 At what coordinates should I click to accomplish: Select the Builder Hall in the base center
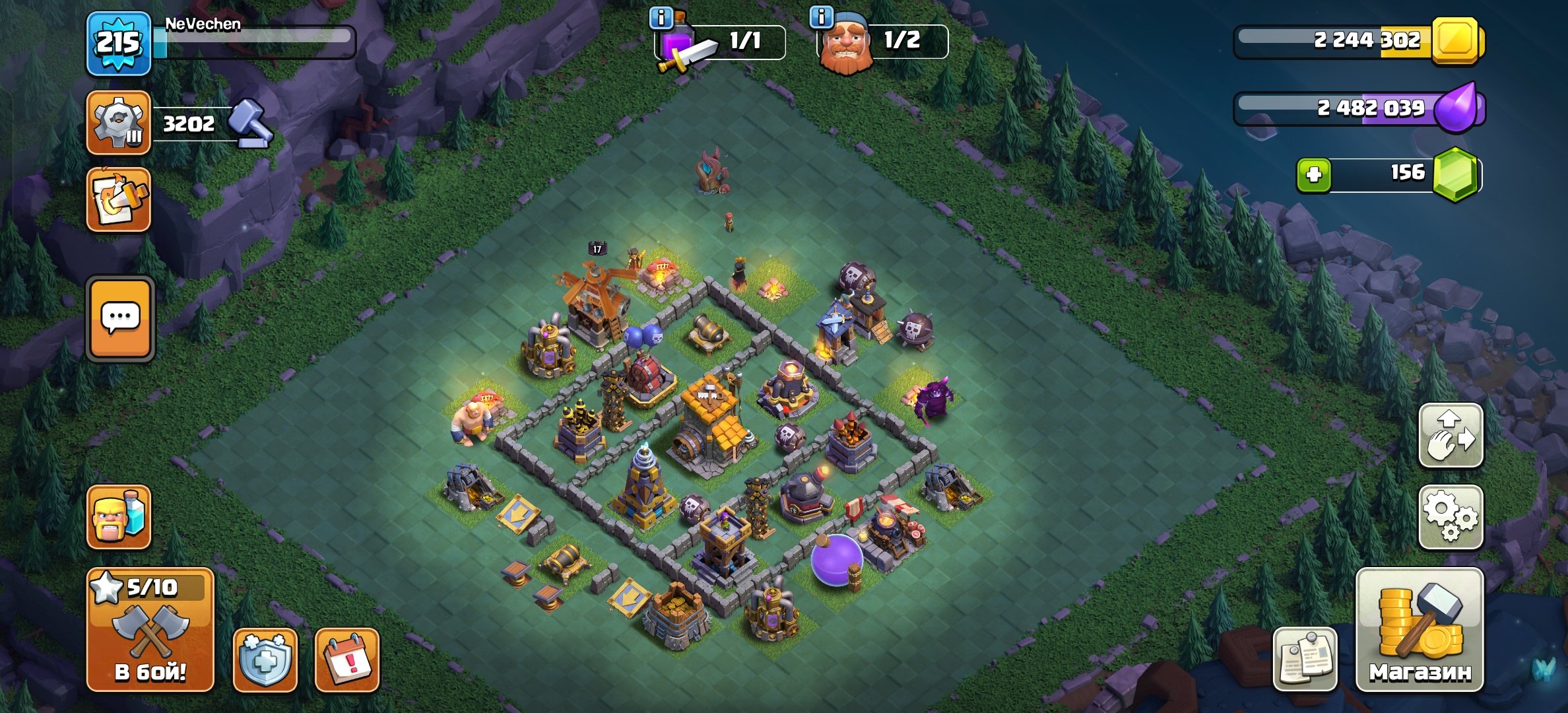(709, 436)
